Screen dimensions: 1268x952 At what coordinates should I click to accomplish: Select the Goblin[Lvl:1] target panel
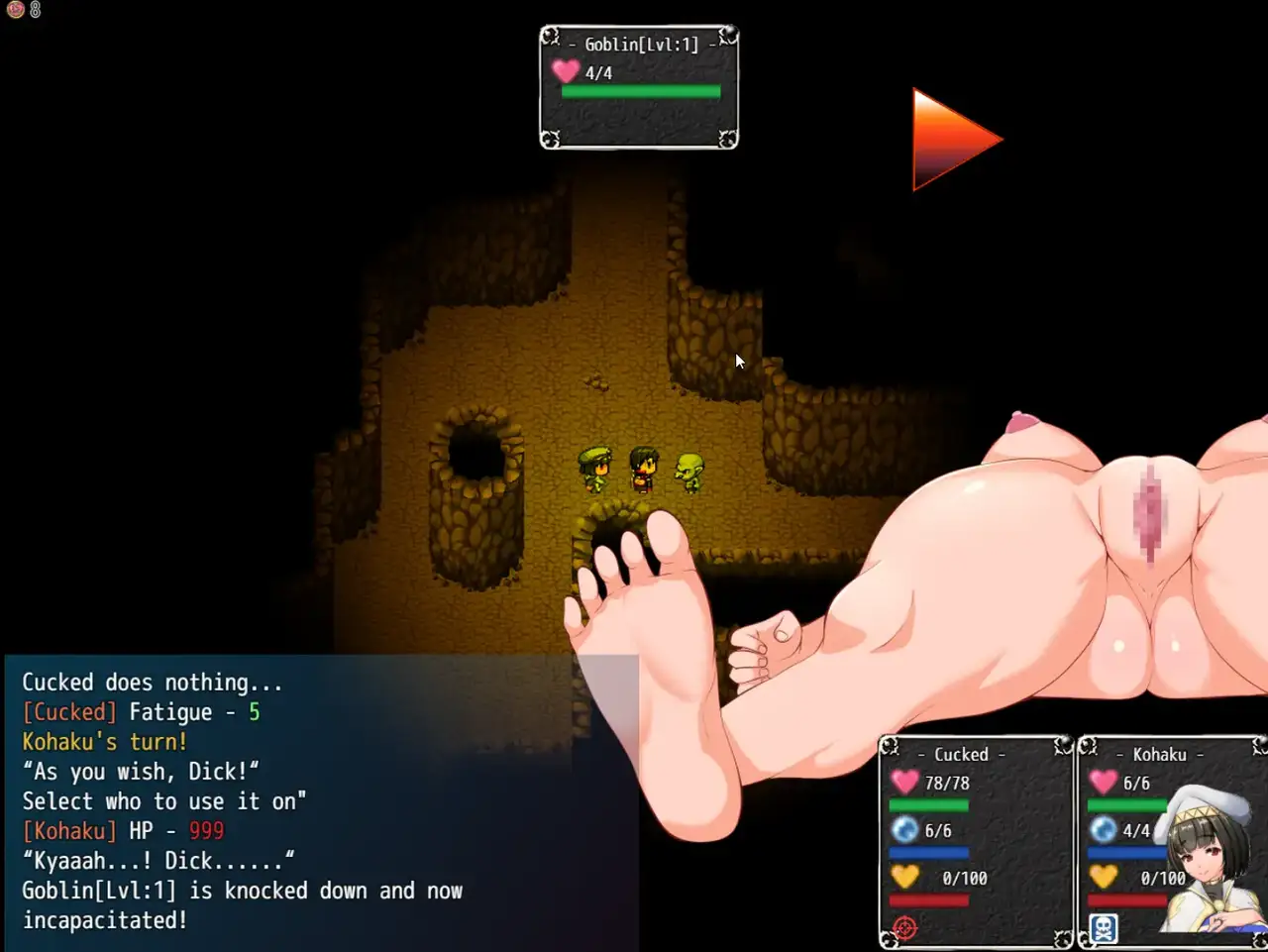pos(639,87)
